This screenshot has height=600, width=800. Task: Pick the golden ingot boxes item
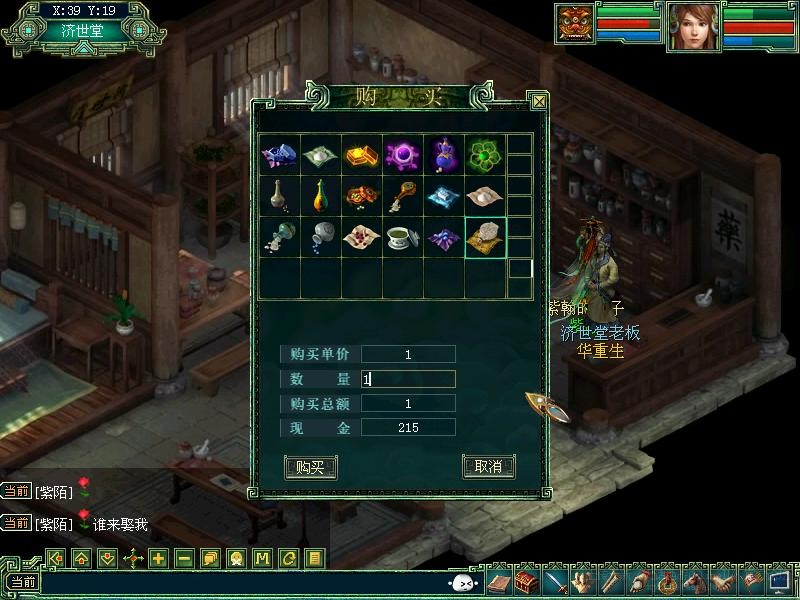(361, 154)
